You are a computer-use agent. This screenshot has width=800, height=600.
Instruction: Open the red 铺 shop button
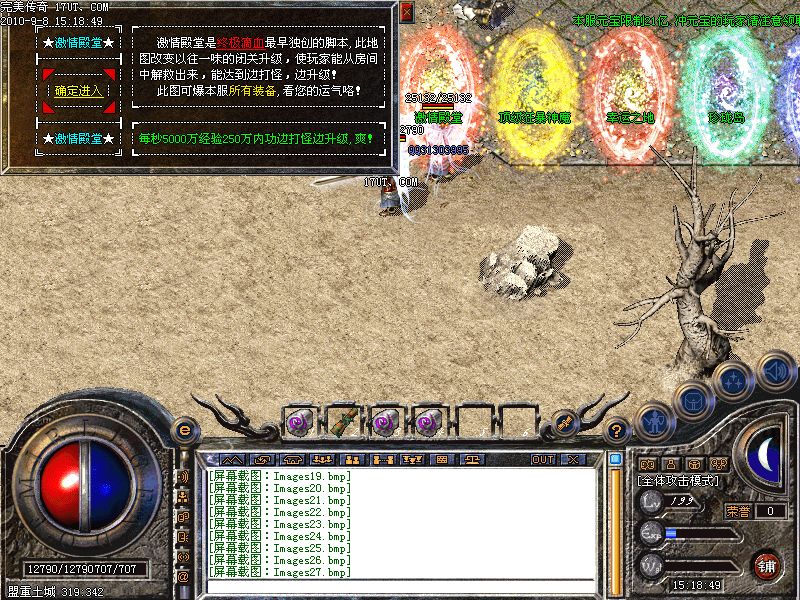(767, 566)
